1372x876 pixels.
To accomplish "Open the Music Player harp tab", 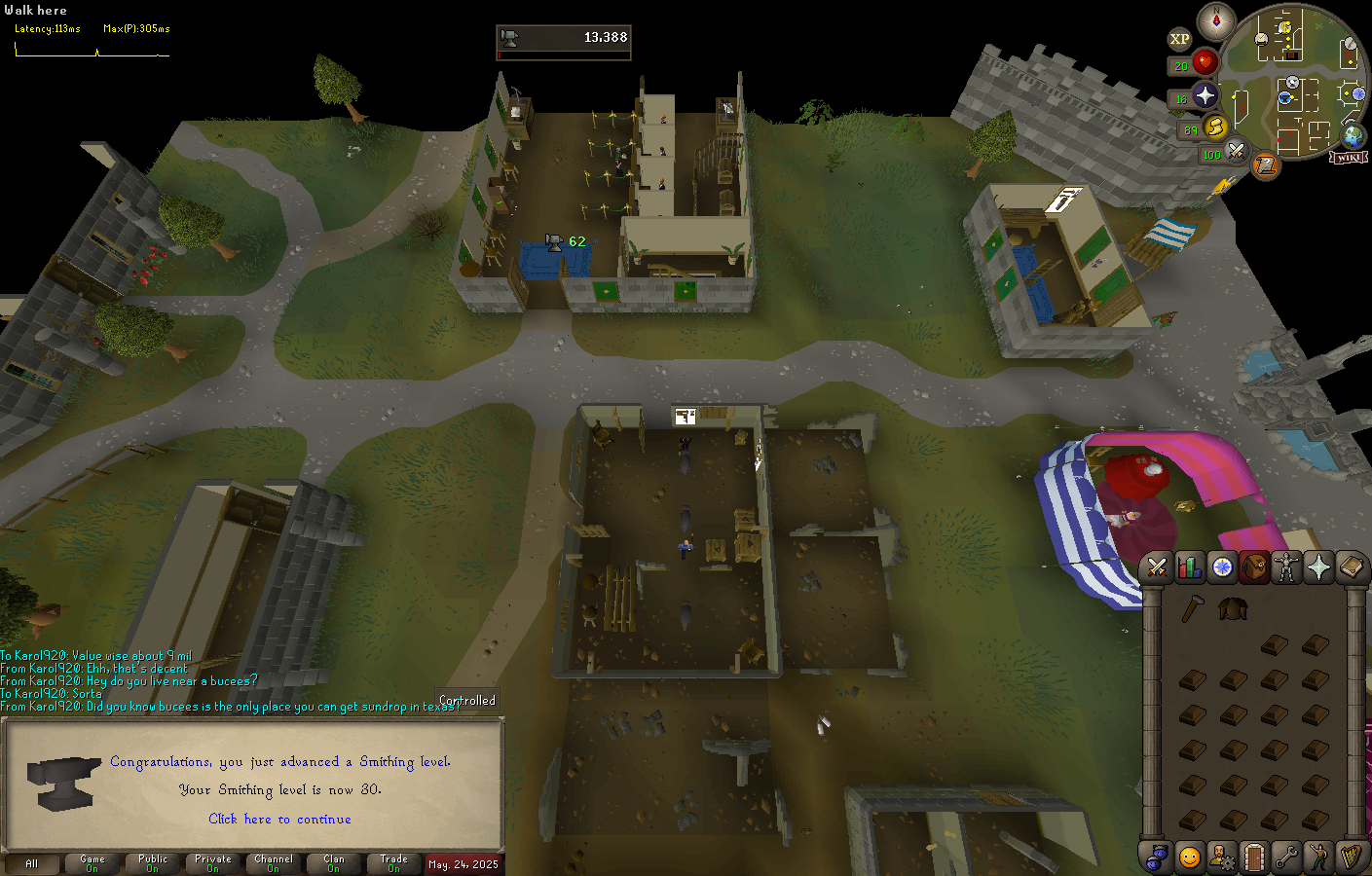I will pos(1351,858).
